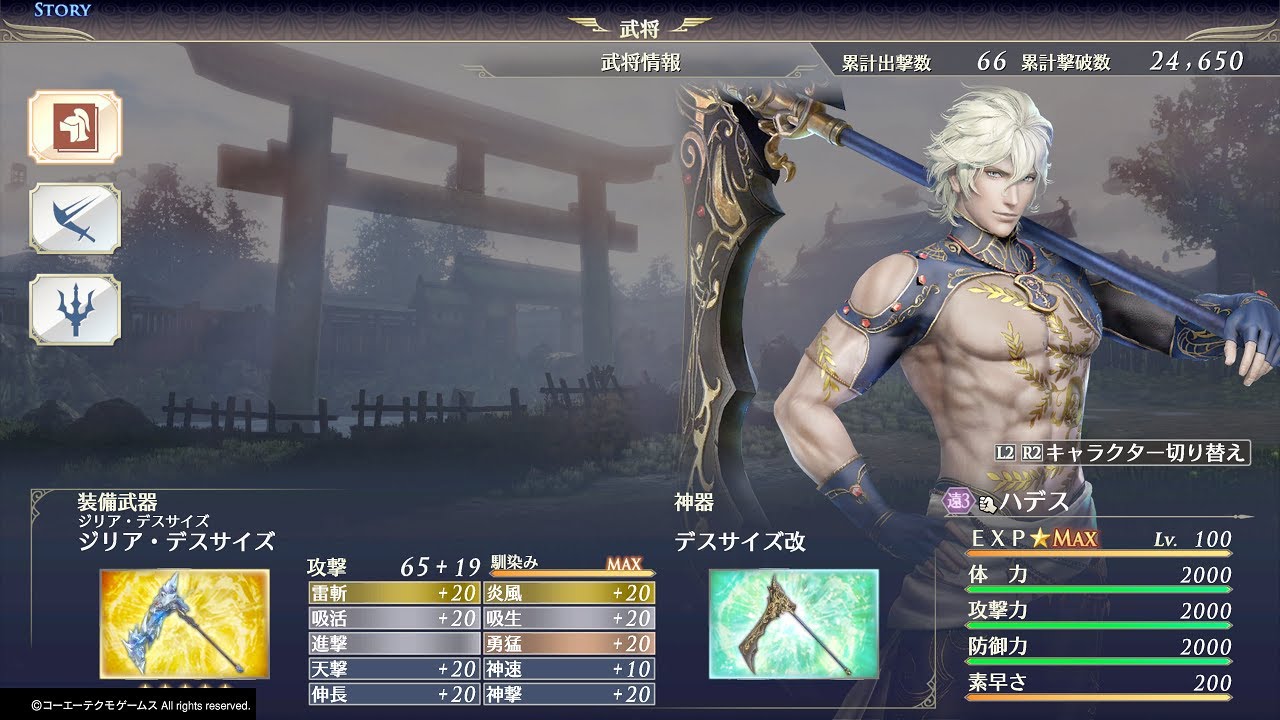Click the 神撃 weapon attribute slot
1280x720 pixels.
click(x=569, y=694)
